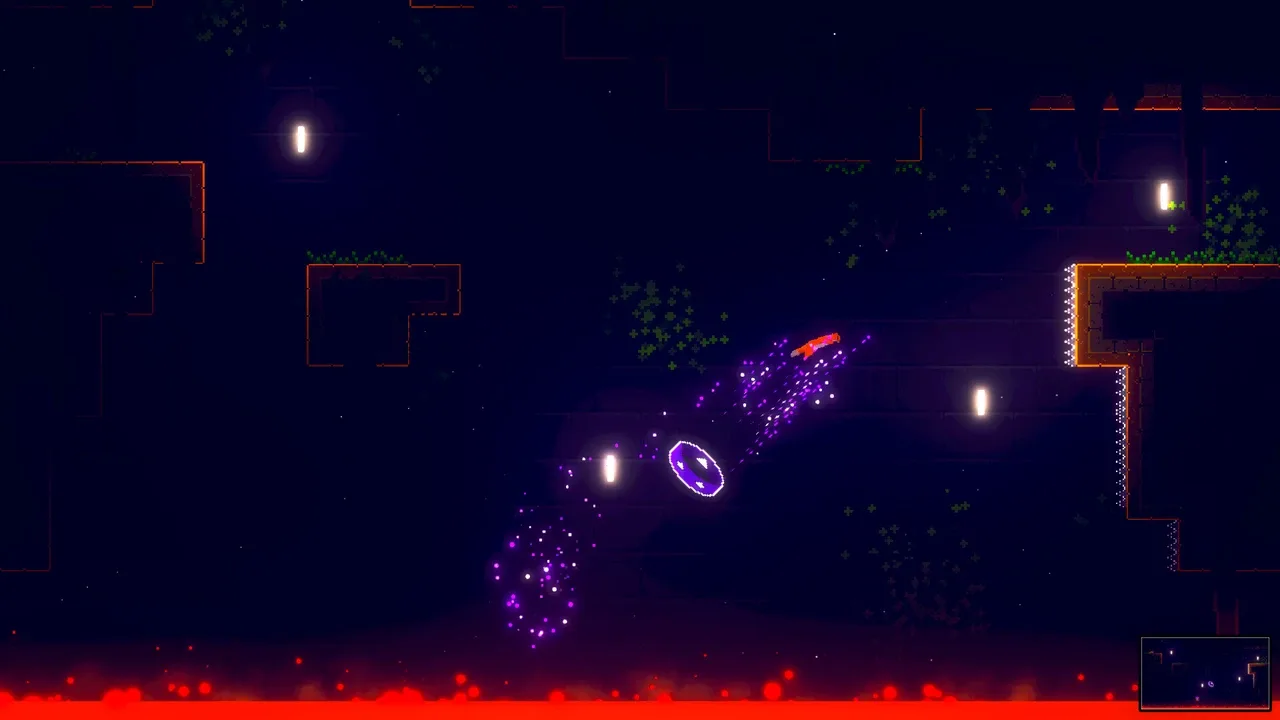Open the minimap in the corner
1280x720 pixels.
(x=1205, y=673)
